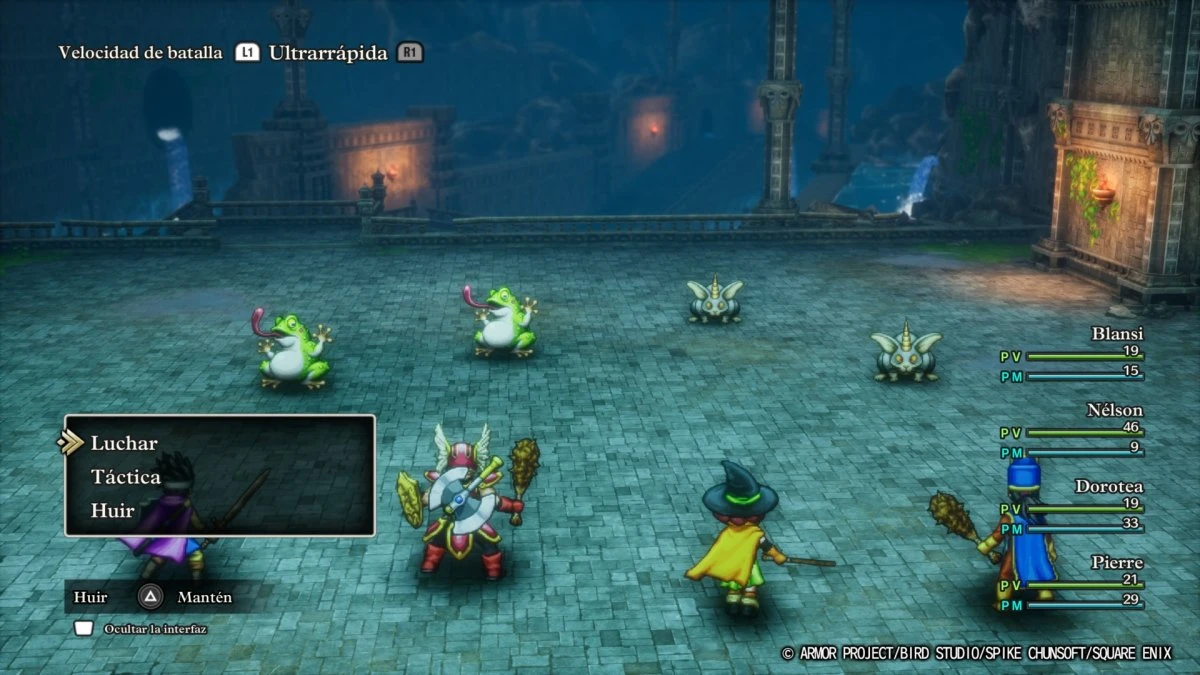Image resolution: width=1200 pixels, height=675 pixels.
Task: Select Dorotea in the party status list
Action: [1108, 487]
